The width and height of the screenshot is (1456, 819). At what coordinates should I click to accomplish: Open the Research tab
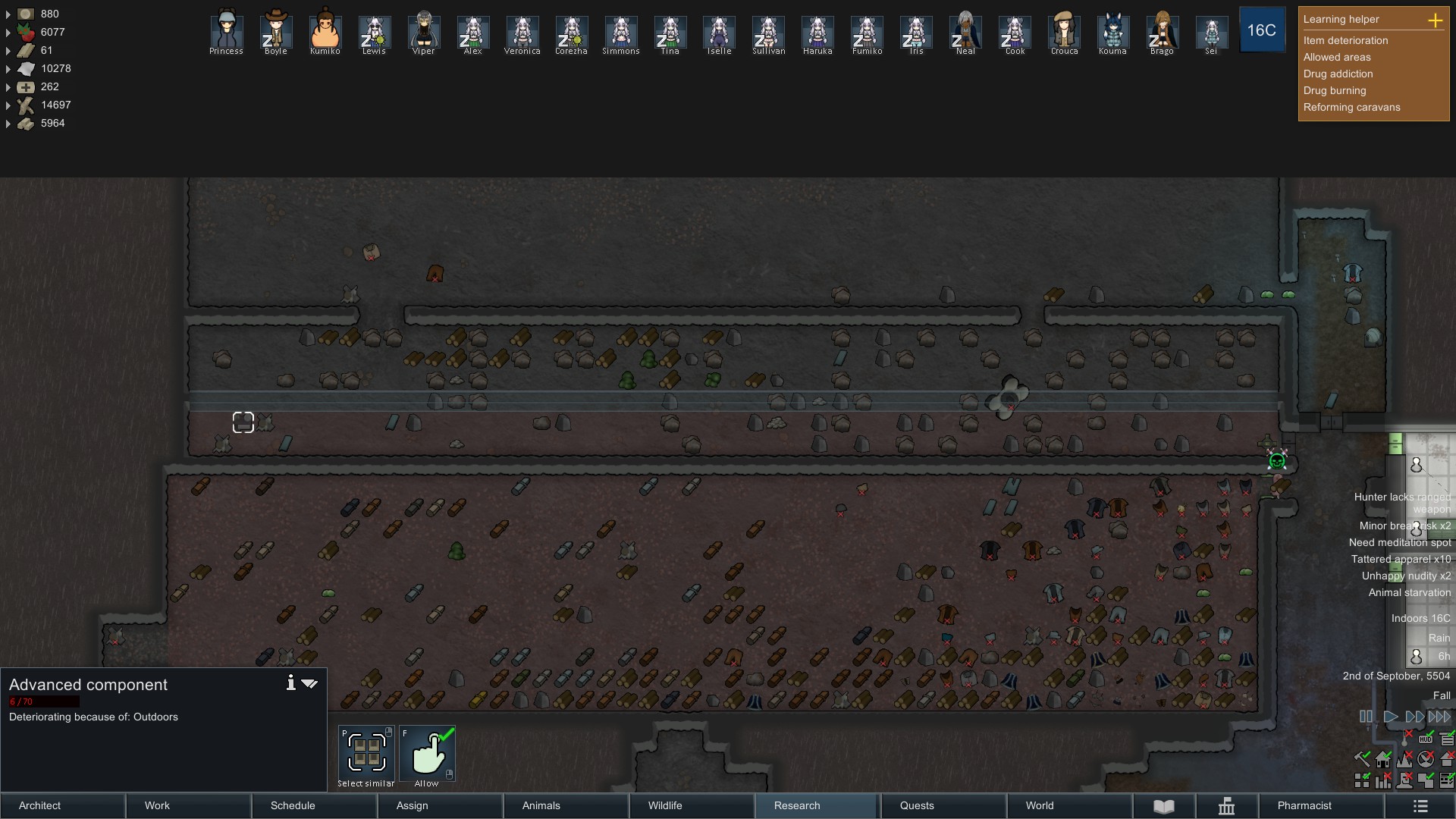coord(817,805)
